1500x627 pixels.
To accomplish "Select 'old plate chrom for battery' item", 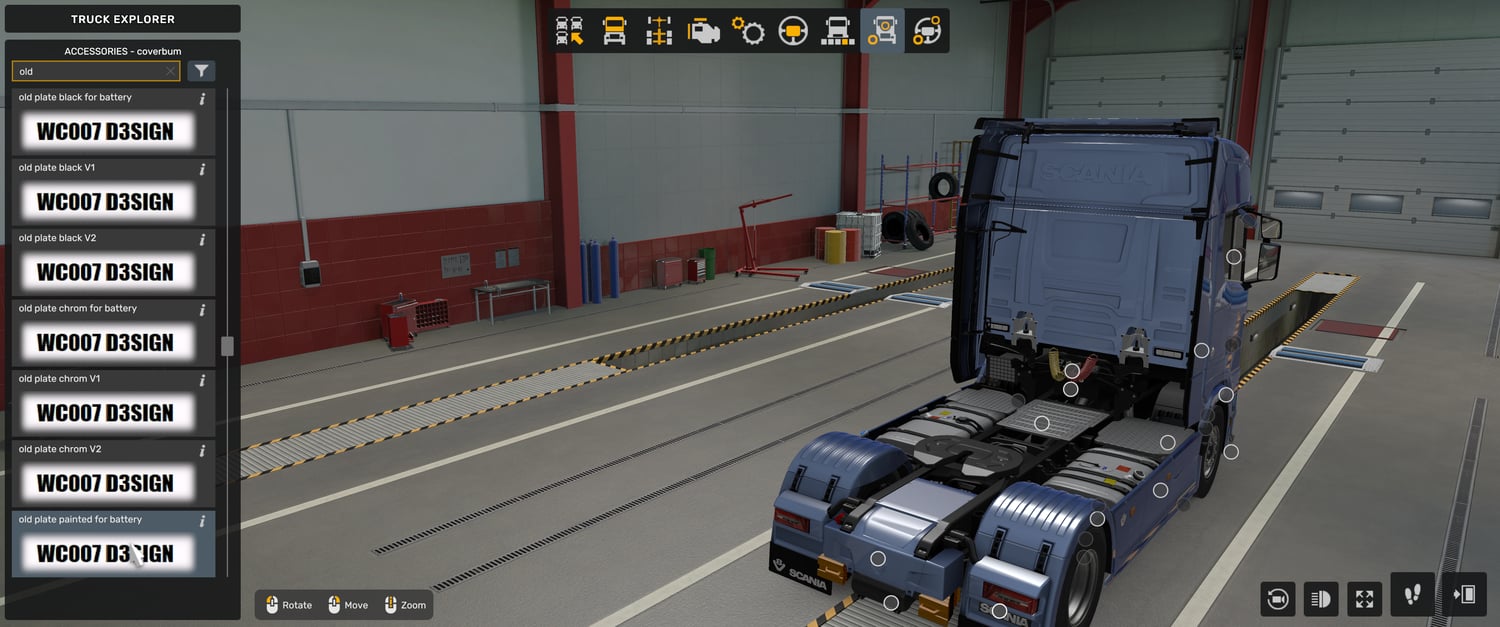I will click(x=105, y=342).
